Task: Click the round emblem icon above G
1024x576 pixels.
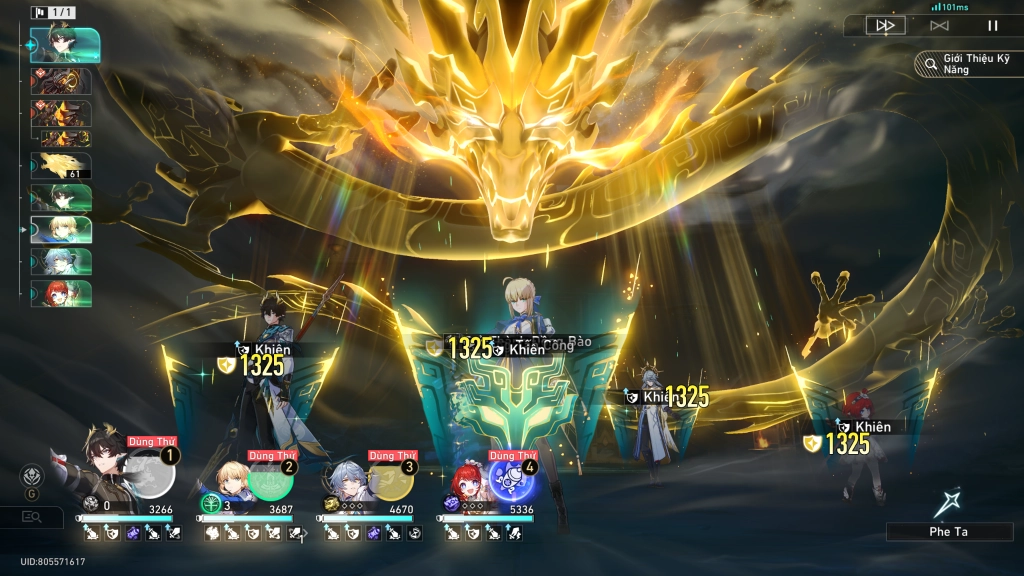Action: click(x=32, y=476)
